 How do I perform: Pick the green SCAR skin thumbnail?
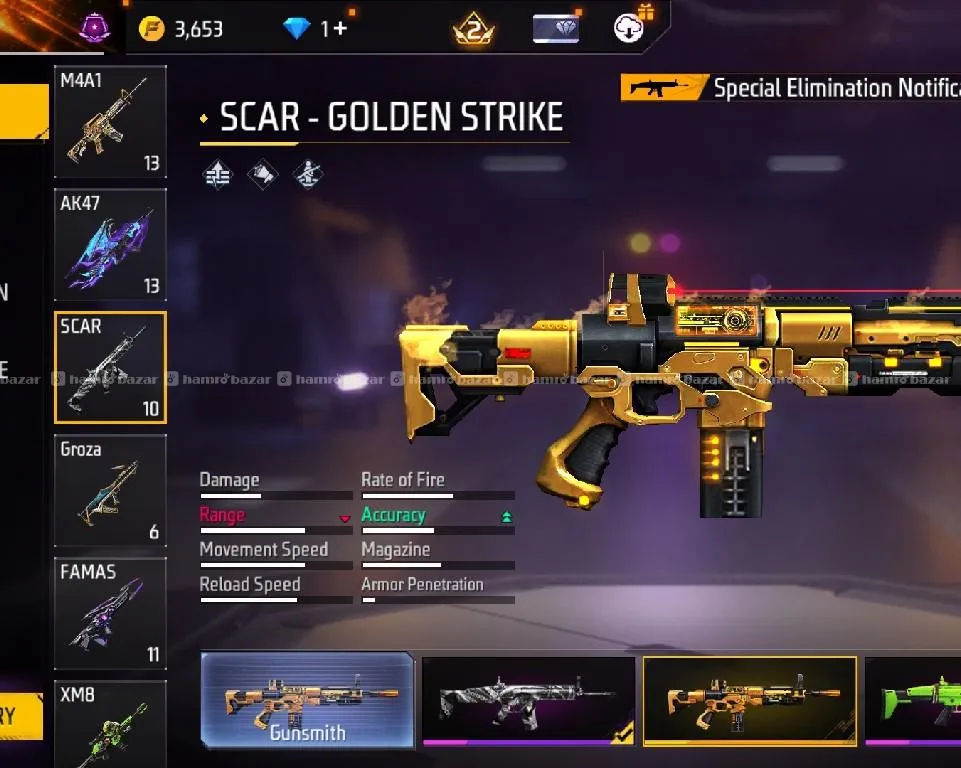tap(915, 701)
